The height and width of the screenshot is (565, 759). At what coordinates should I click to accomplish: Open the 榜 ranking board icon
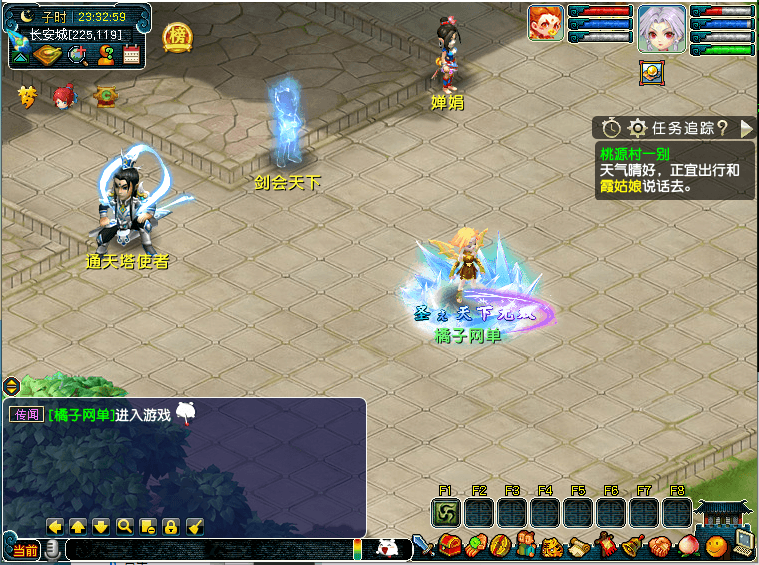click(178, 37)
